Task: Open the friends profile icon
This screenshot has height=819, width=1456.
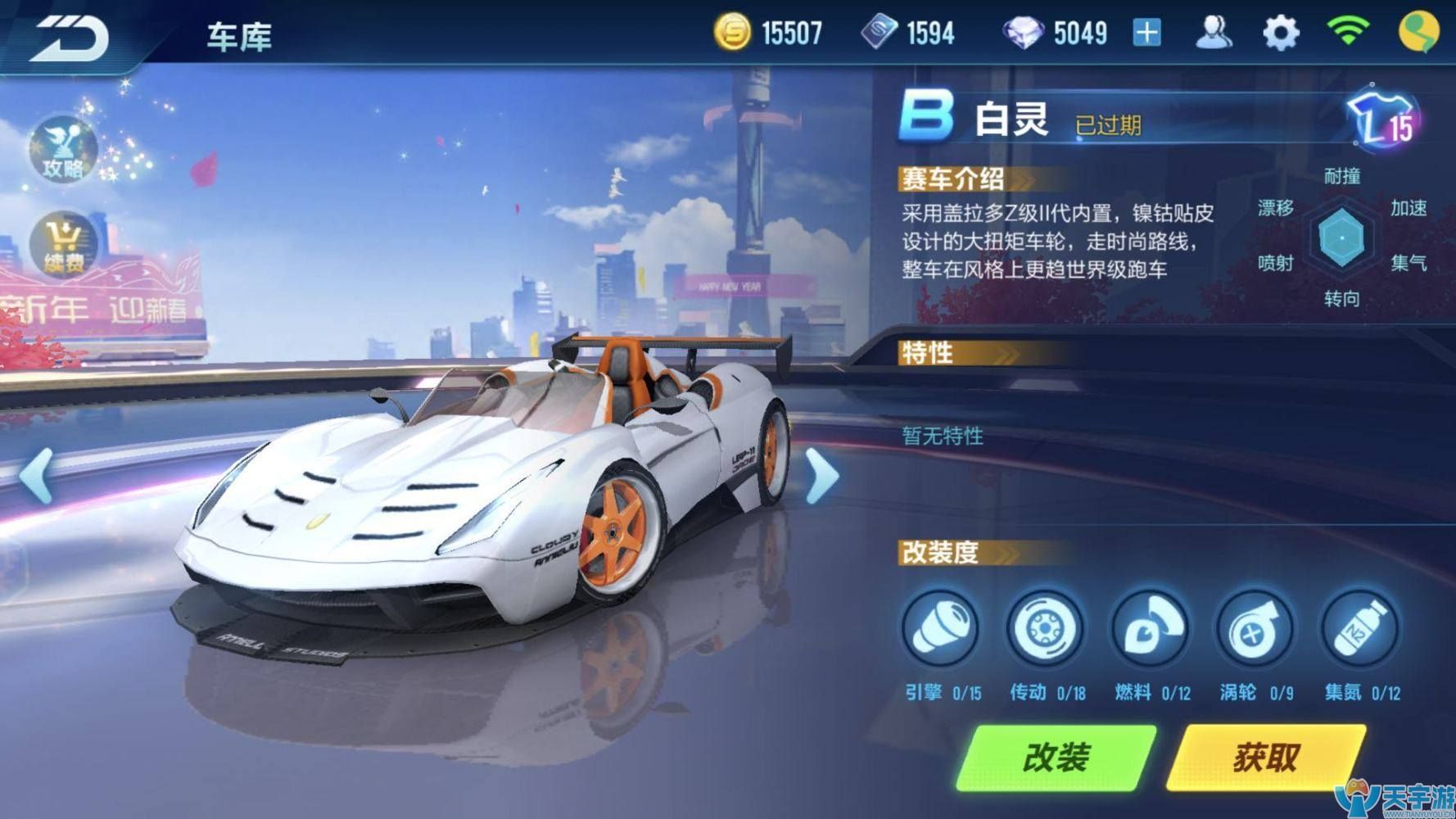Action: point(1214,34)
